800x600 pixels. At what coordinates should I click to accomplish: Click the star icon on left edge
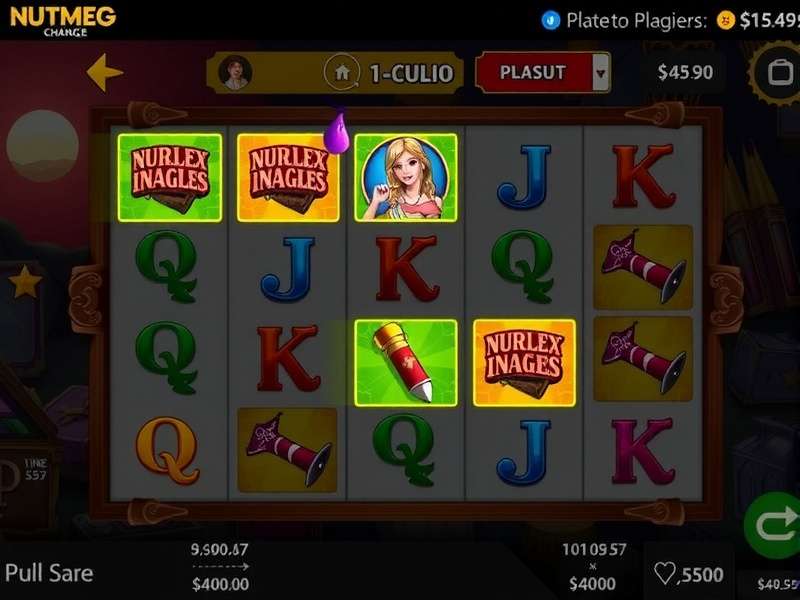24,282
